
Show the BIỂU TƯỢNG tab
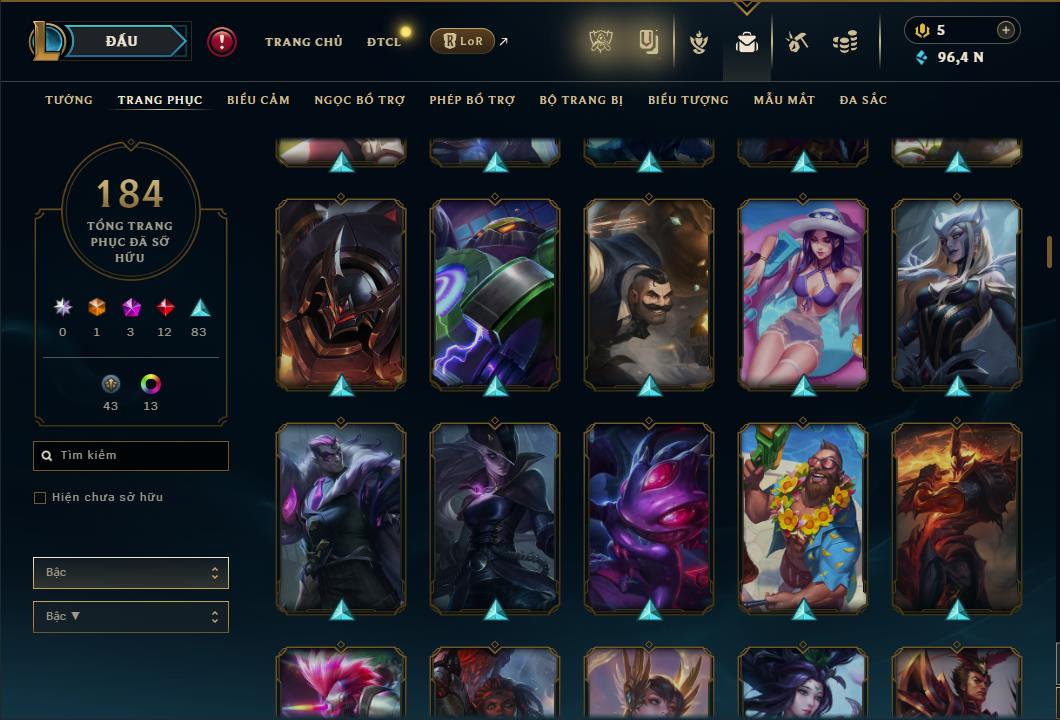point(688,100)
